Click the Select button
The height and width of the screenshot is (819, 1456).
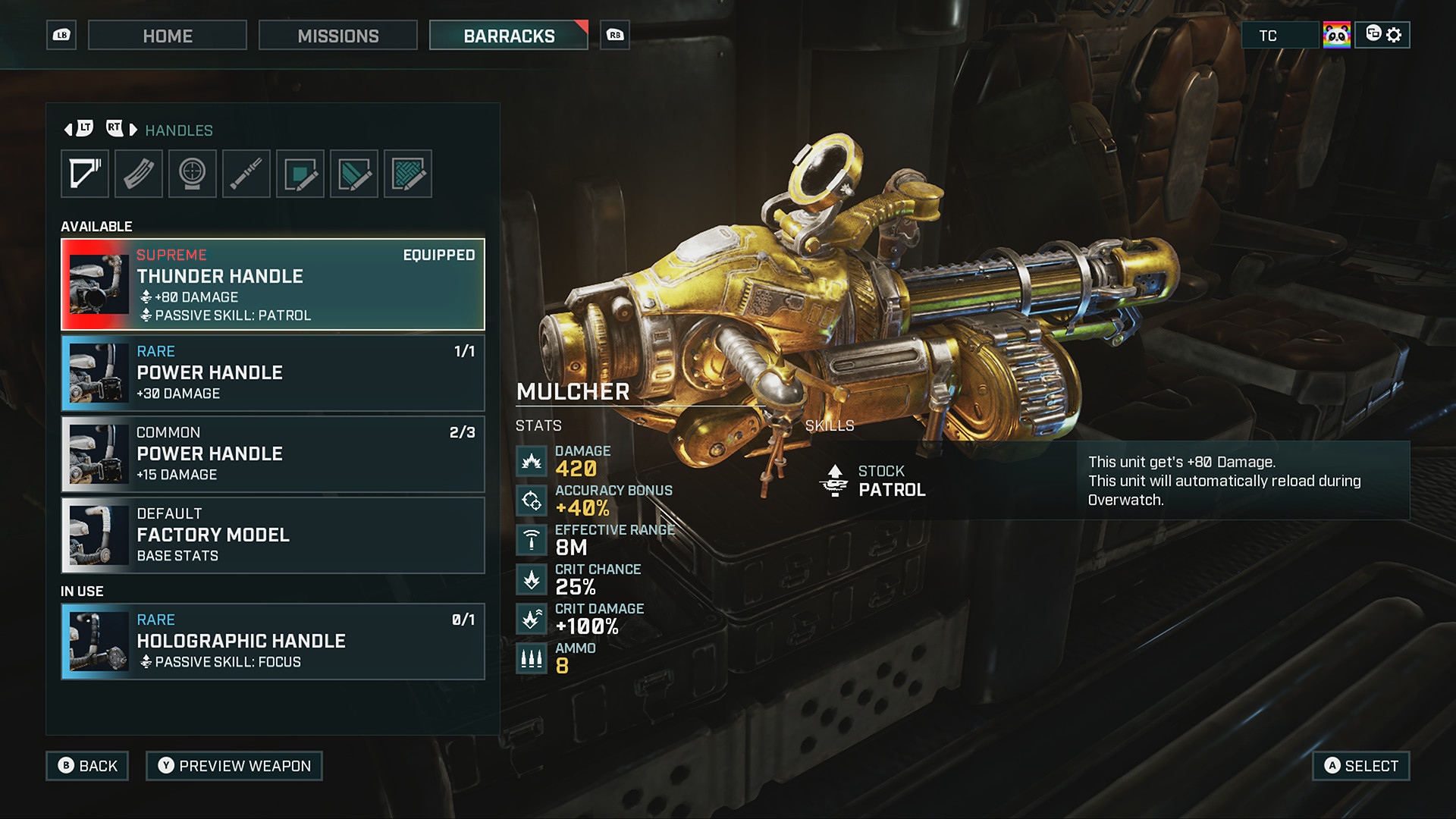[x=1360, y=766]
